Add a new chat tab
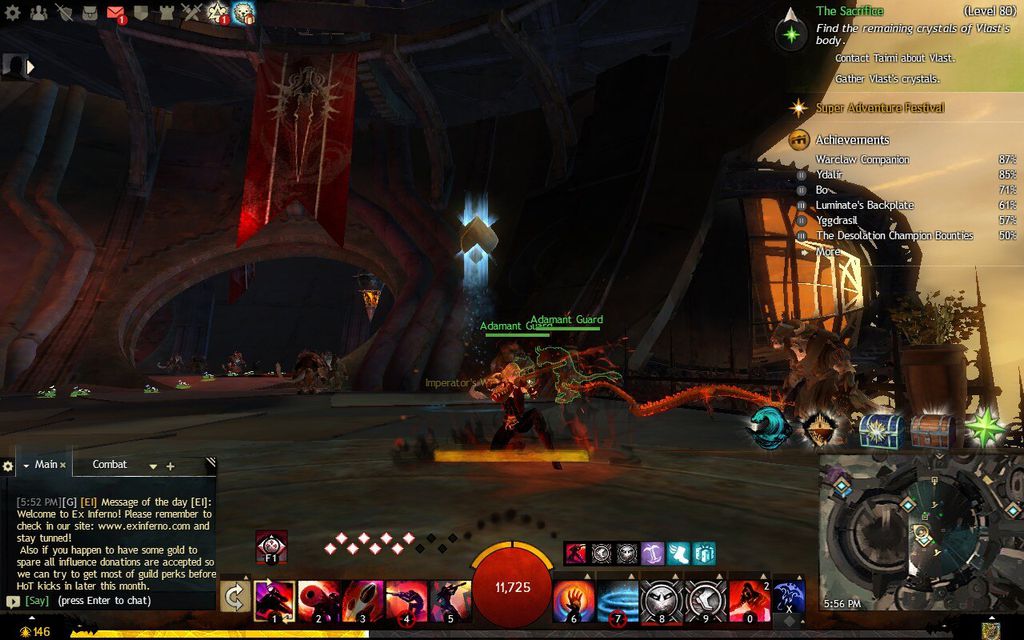 (x=170, y=466)
